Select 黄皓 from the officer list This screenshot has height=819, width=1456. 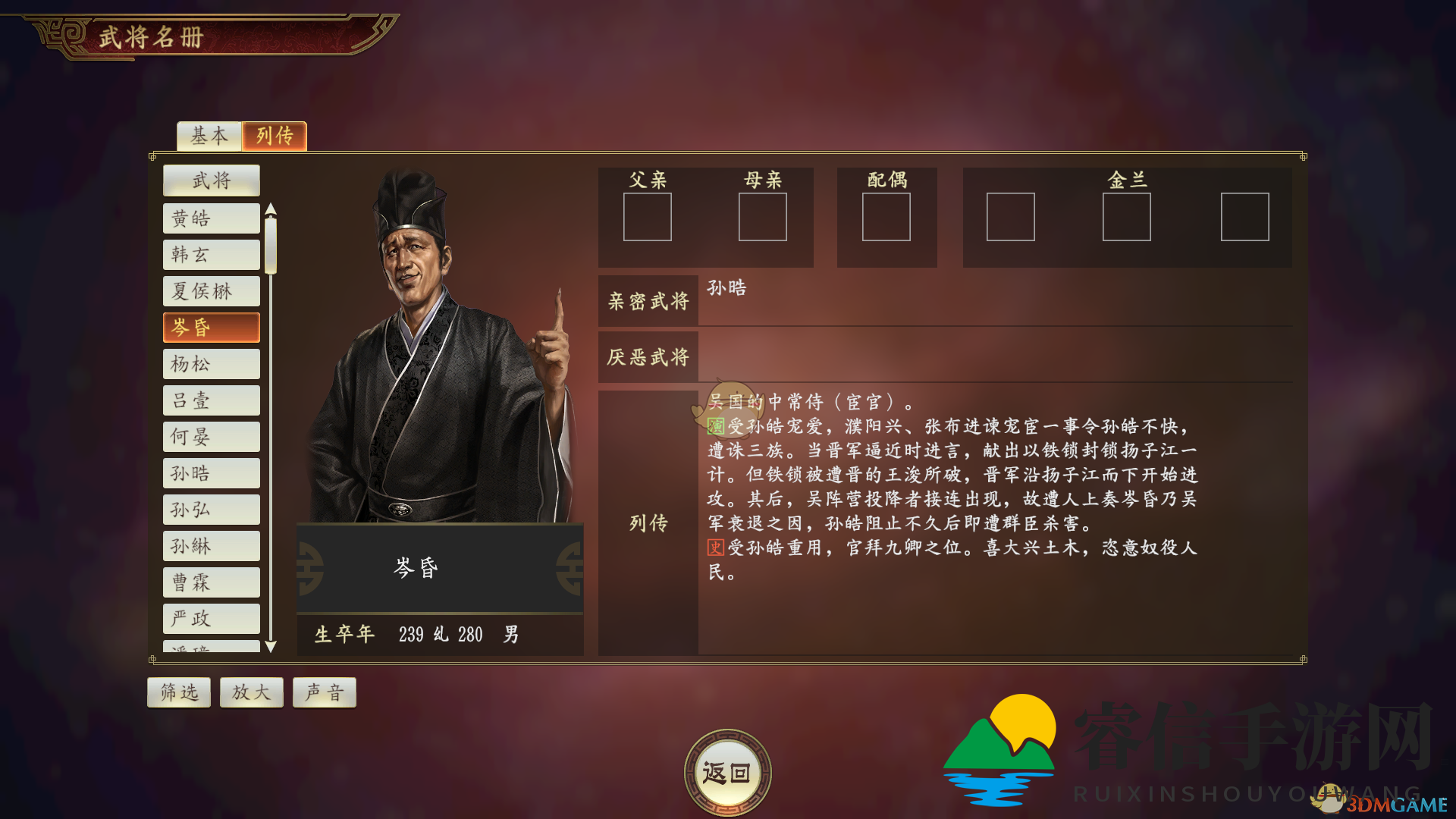click(x=211, y=218)
